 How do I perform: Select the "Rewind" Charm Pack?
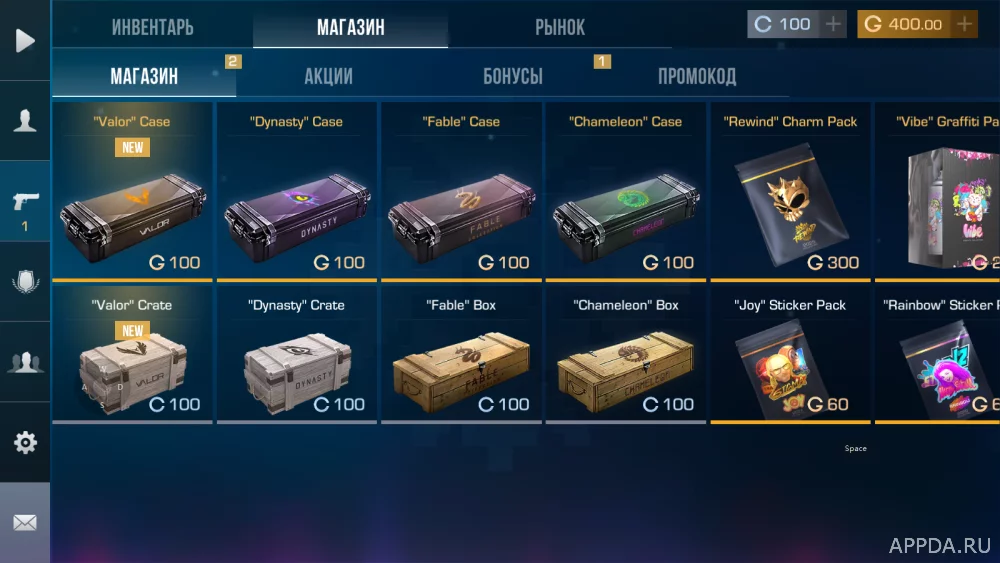coord(790,190)
